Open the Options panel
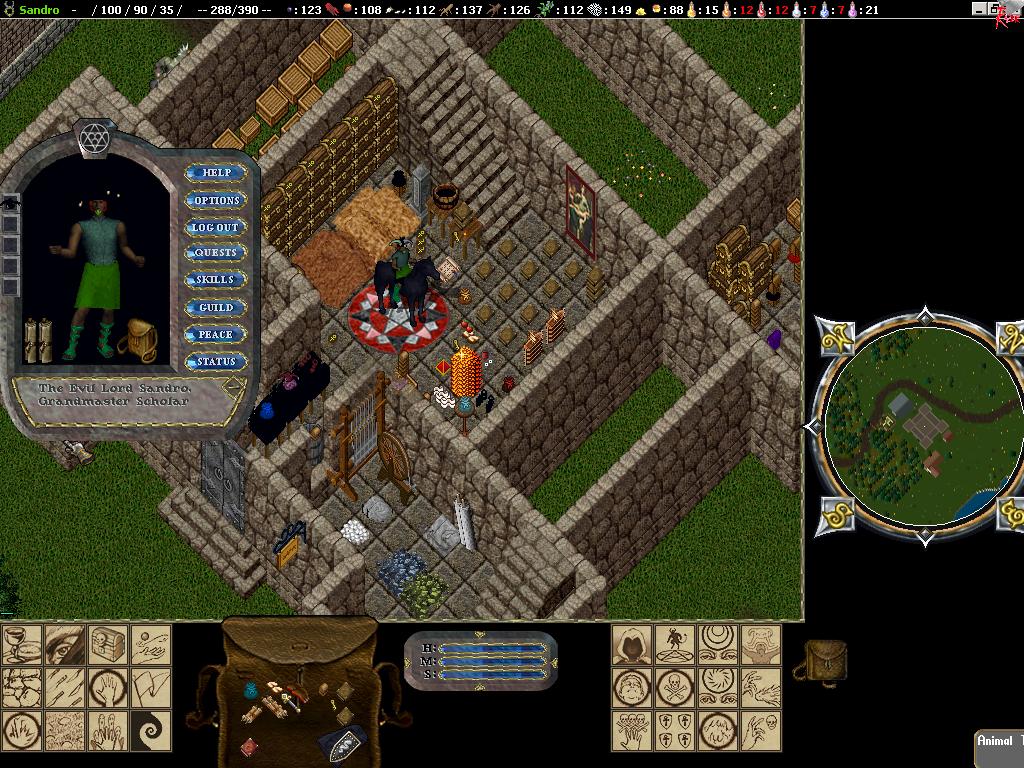Viewport: 1024px width, 768px height. 216,200
